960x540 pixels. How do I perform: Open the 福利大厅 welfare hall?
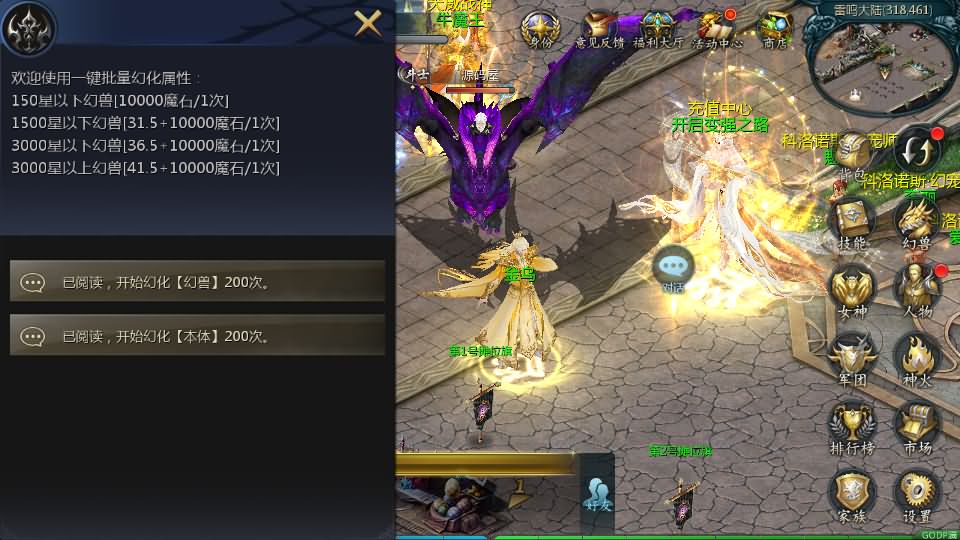point(658,29)
